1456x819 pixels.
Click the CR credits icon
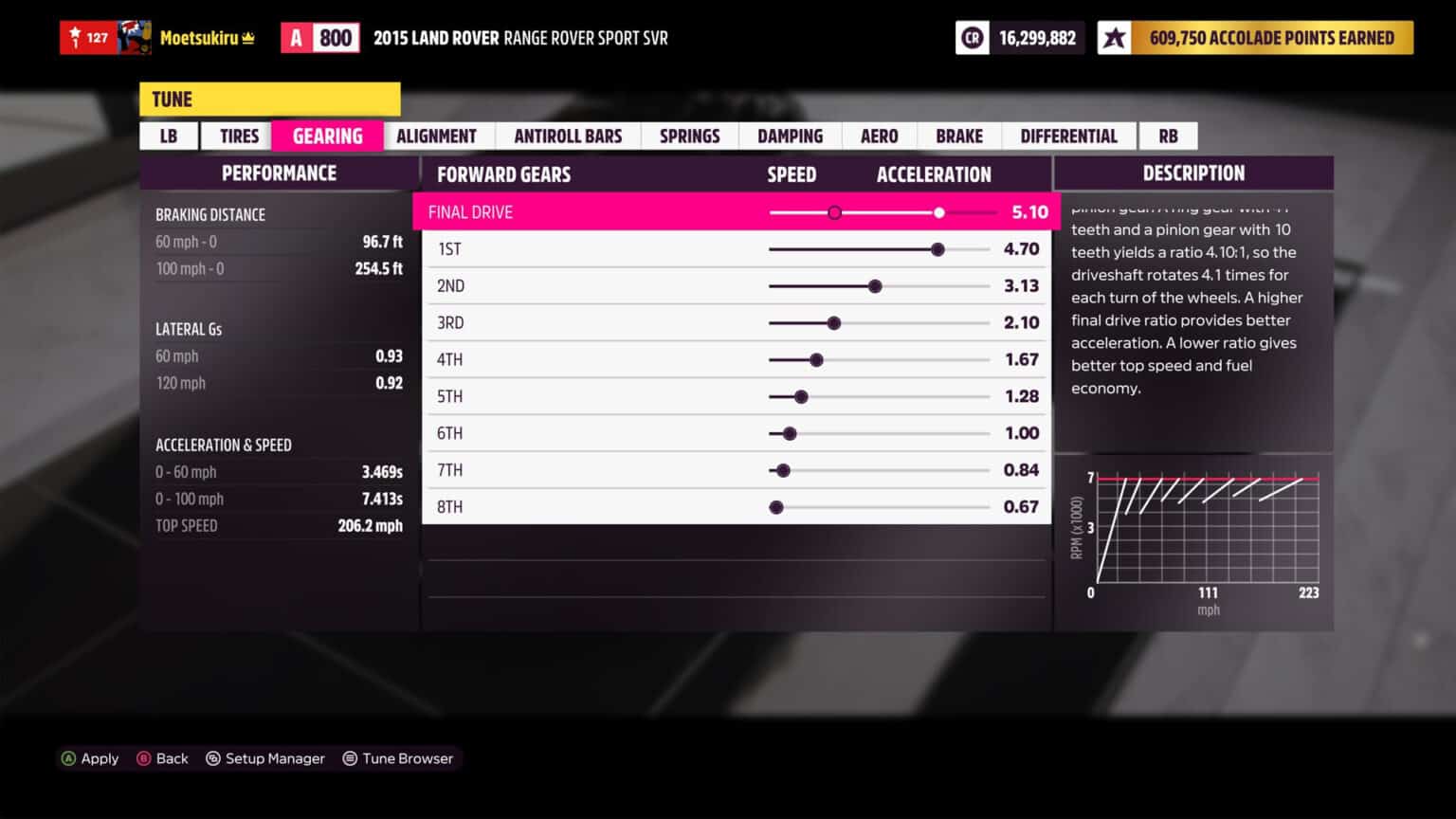tap(973, 38)
